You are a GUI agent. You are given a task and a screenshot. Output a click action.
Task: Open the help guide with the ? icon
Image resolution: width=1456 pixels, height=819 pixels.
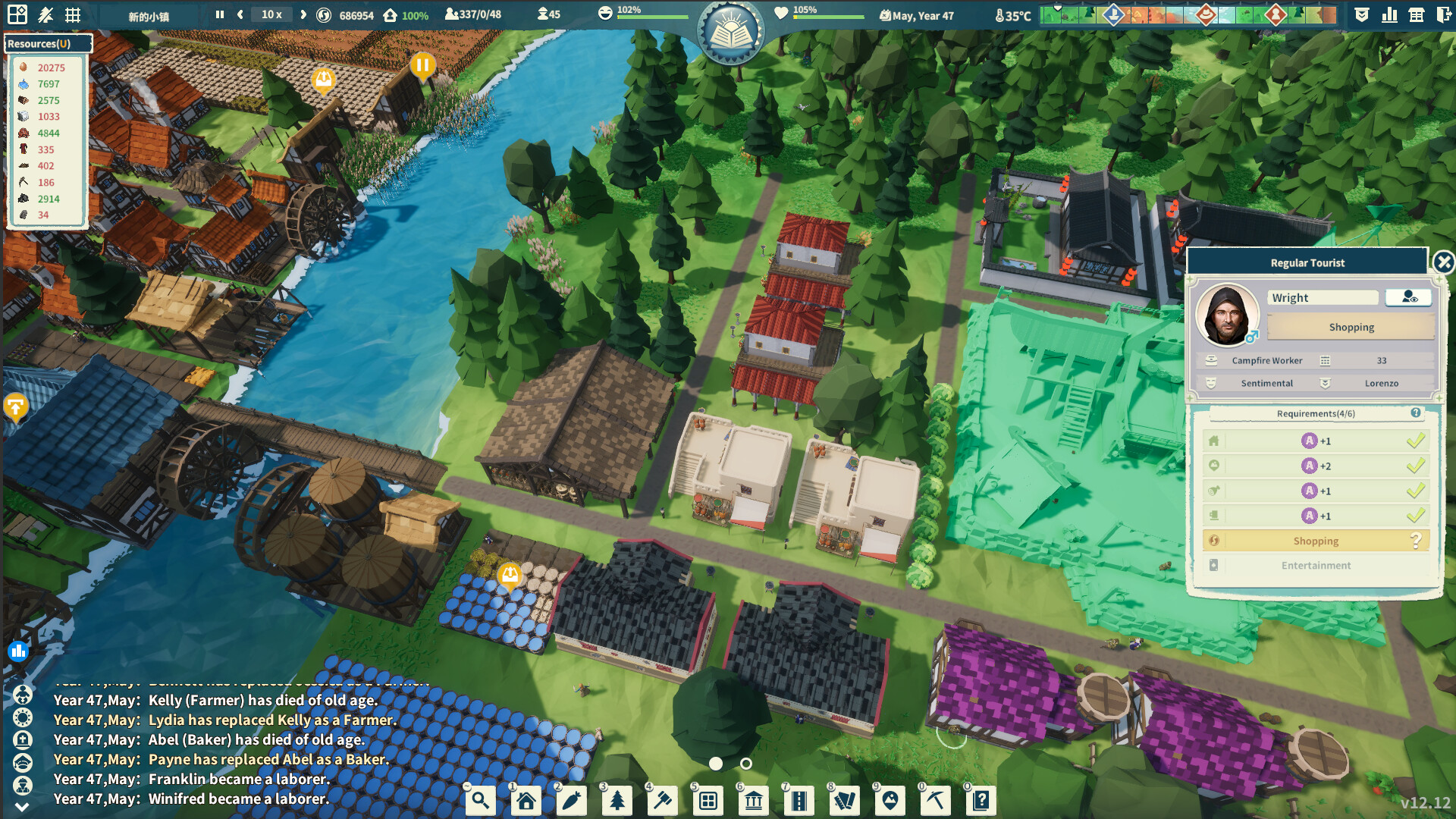pos(981,800)
